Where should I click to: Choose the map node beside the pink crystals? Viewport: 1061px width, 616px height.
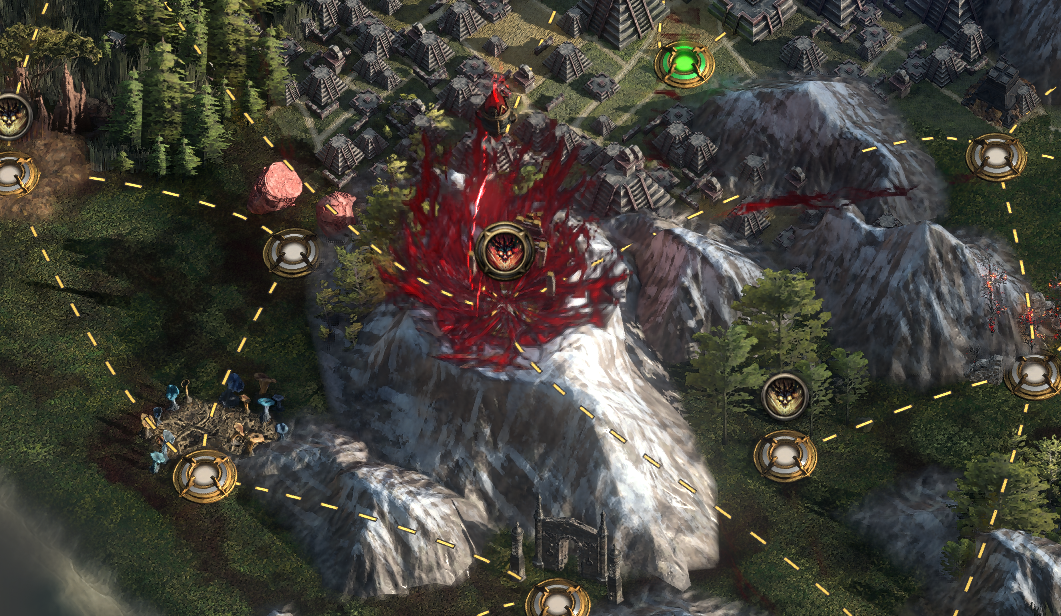click(x=291, y=253)
